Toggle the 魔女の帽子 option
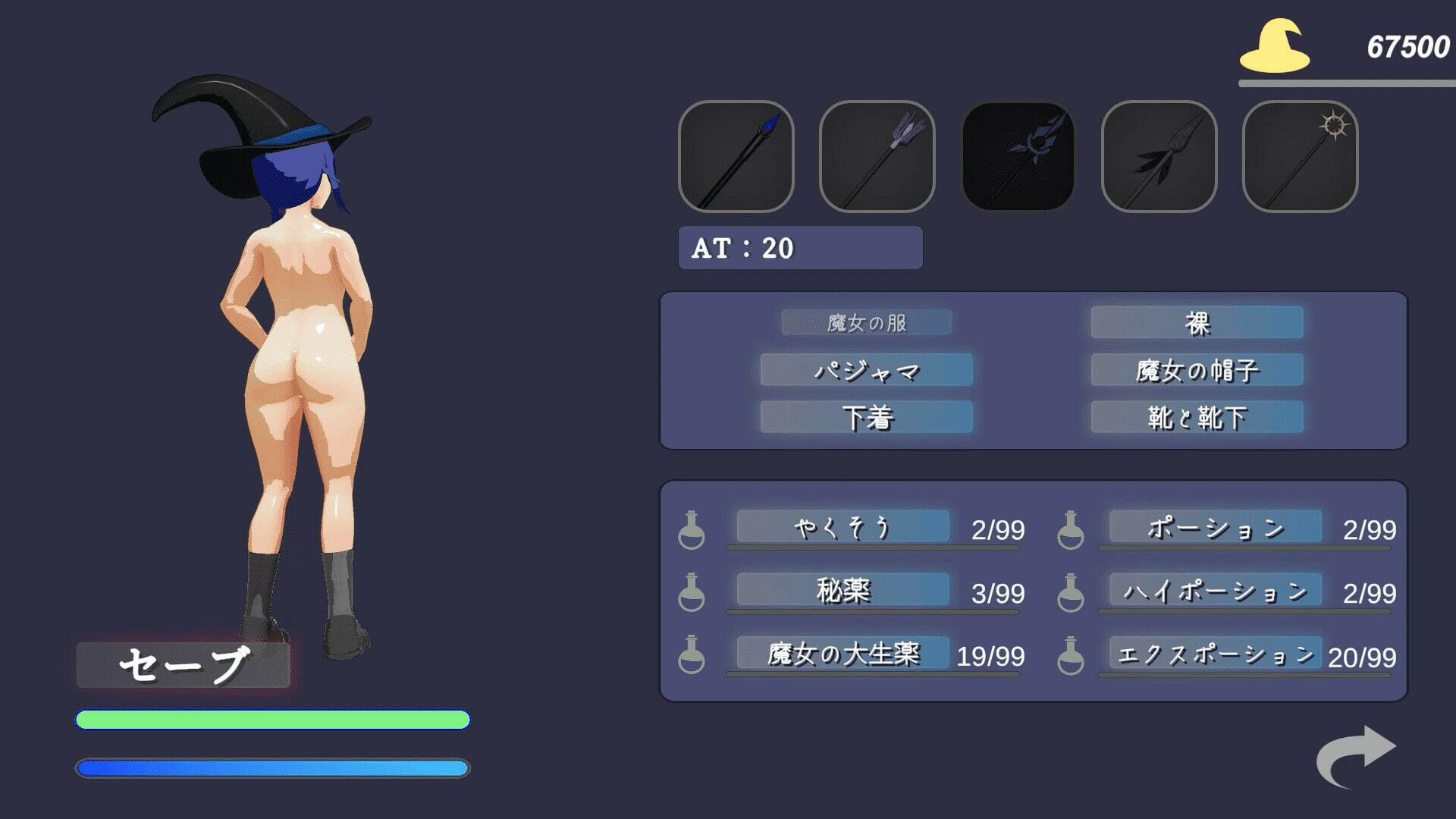 point(1197,370)
